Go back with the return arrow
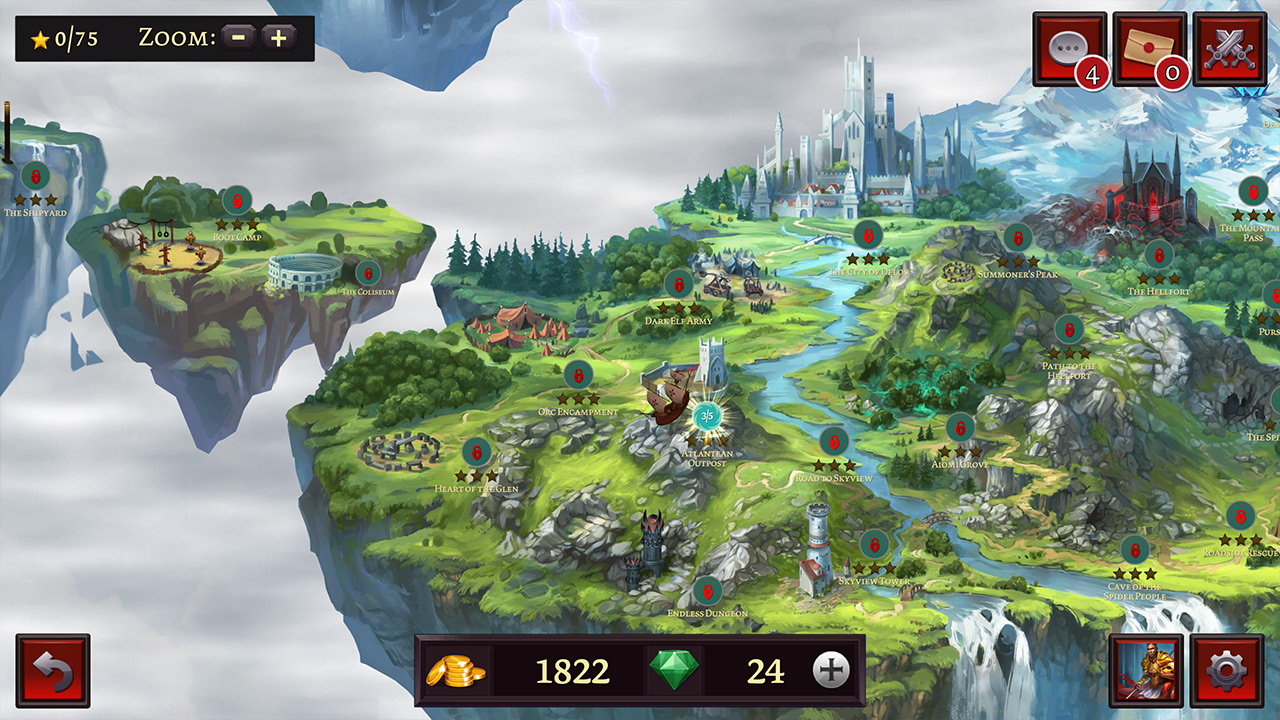This screenshot has width=1280, height=720. (x=53, y=671)
